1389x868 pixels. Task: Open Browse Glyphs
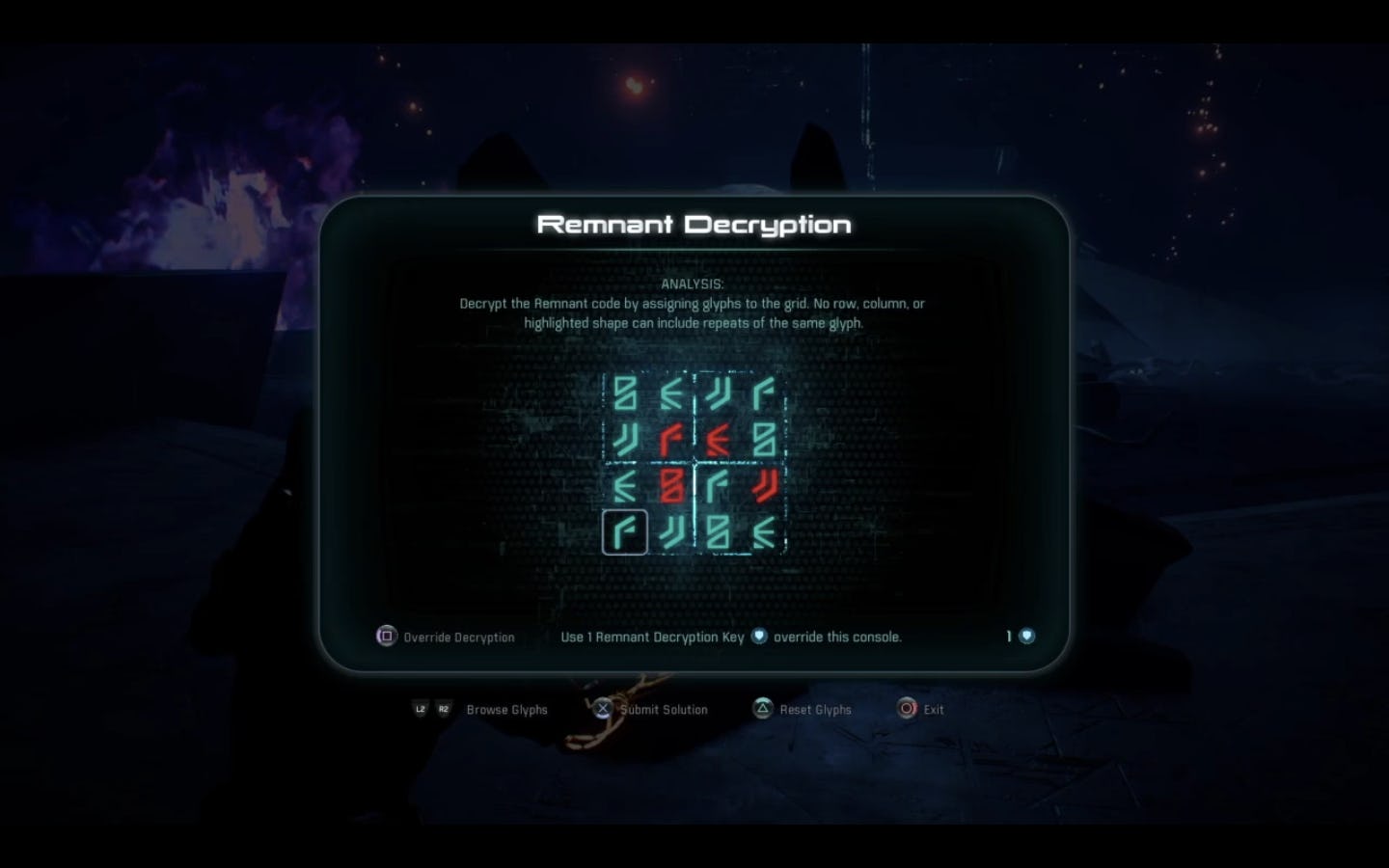(x=506, y=709)
